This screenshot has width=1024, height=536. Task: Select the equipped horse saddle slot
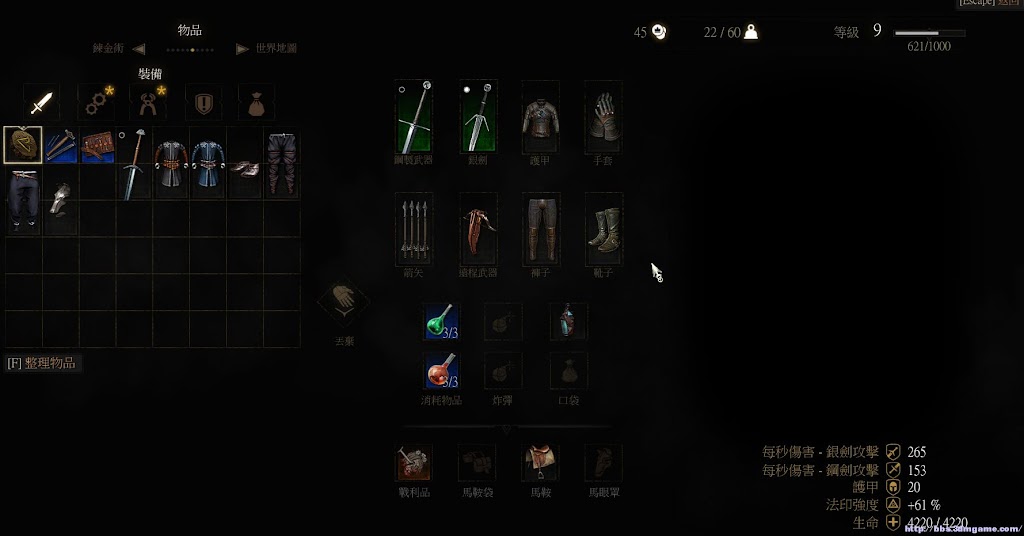[x=540, y=462]
